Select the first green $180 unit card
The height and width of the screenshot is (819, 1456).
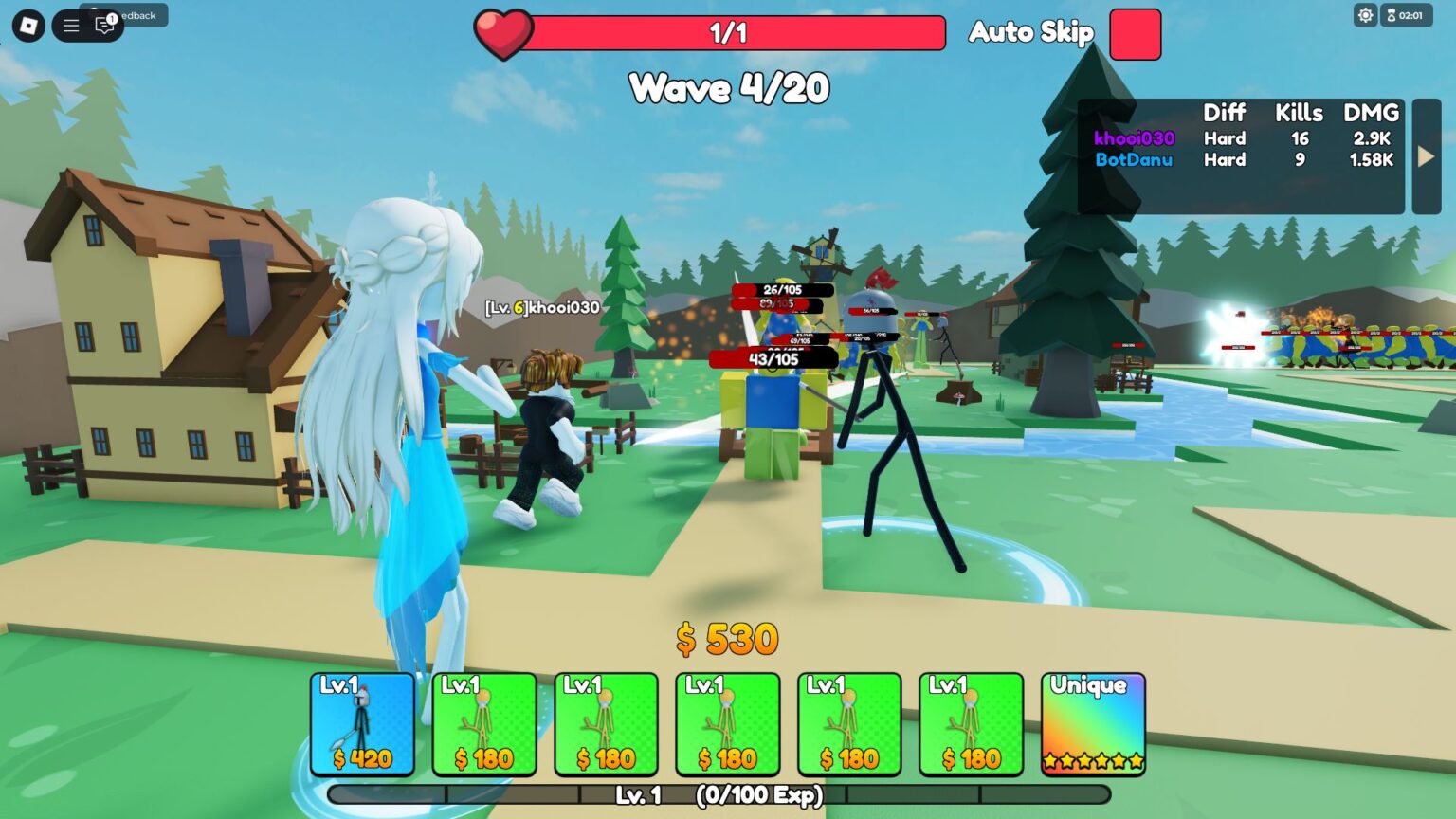[484, 723]
